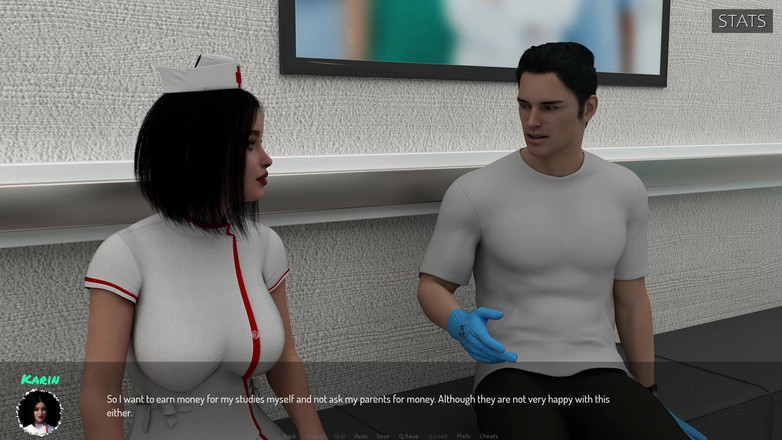This screenshot has height=440, width=782.
Task: Open the dialogue History log
Action: (x=315, y=436)
